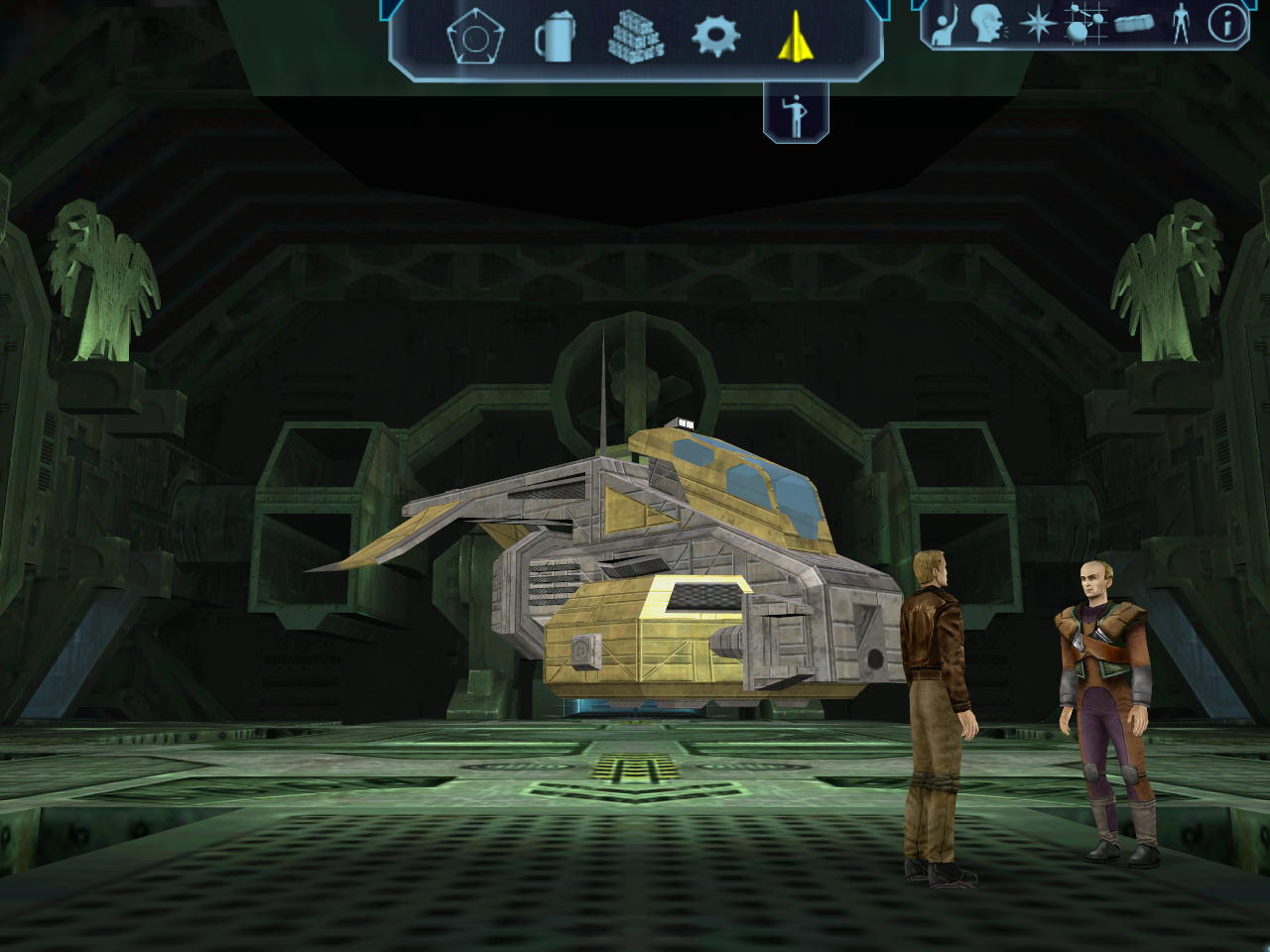Open the talking head chat icon
The height and width of the screenshot is (952, 1270).
pyautogui.click(x=987, y=24)
